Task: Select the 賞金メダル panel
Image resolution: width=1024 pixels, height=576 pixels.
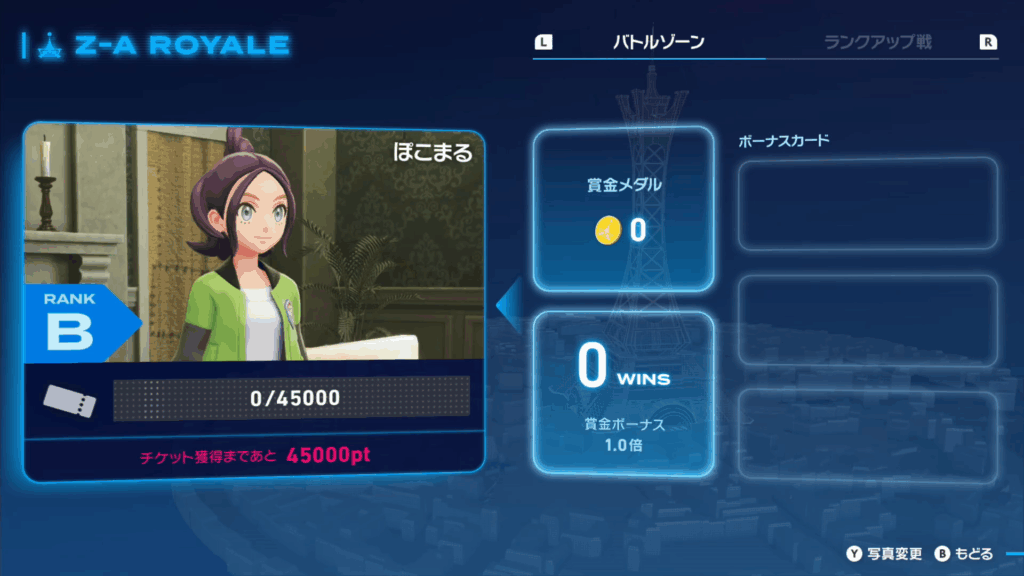Action: point(622,211)
